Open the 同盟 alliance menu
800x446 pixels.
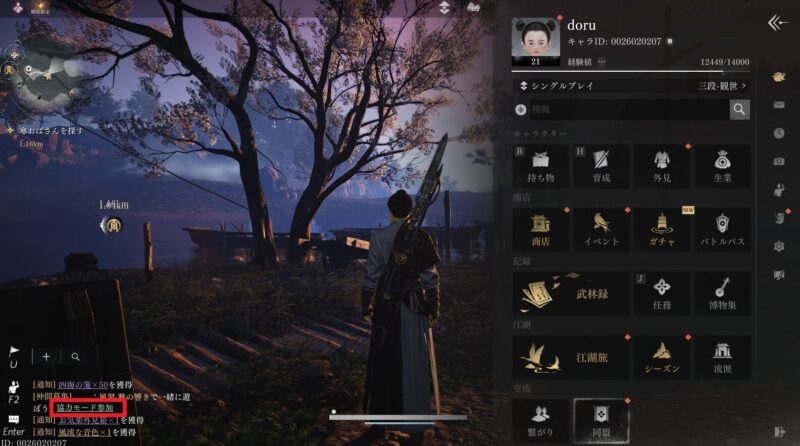(601, 418)
